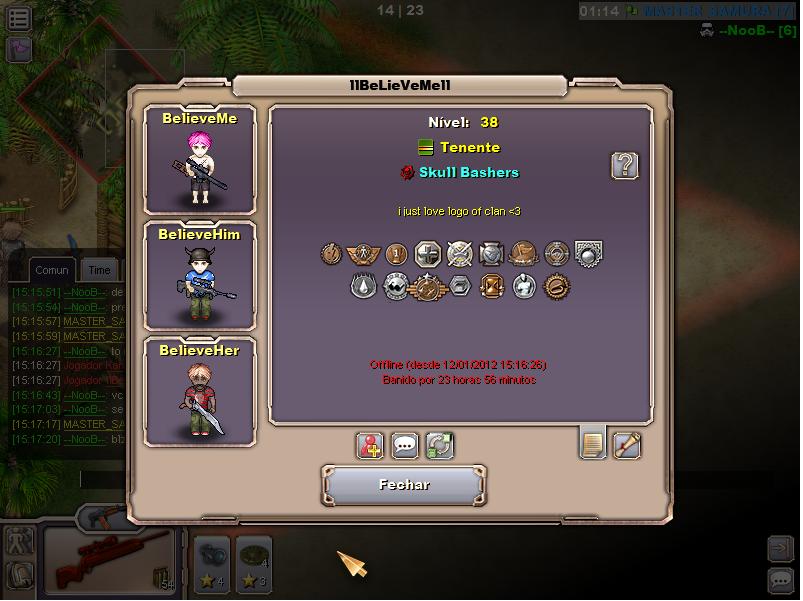Screen dimensions: 803x601
Task: Close the profile with the Fechar button
Action: pos(404,485)
